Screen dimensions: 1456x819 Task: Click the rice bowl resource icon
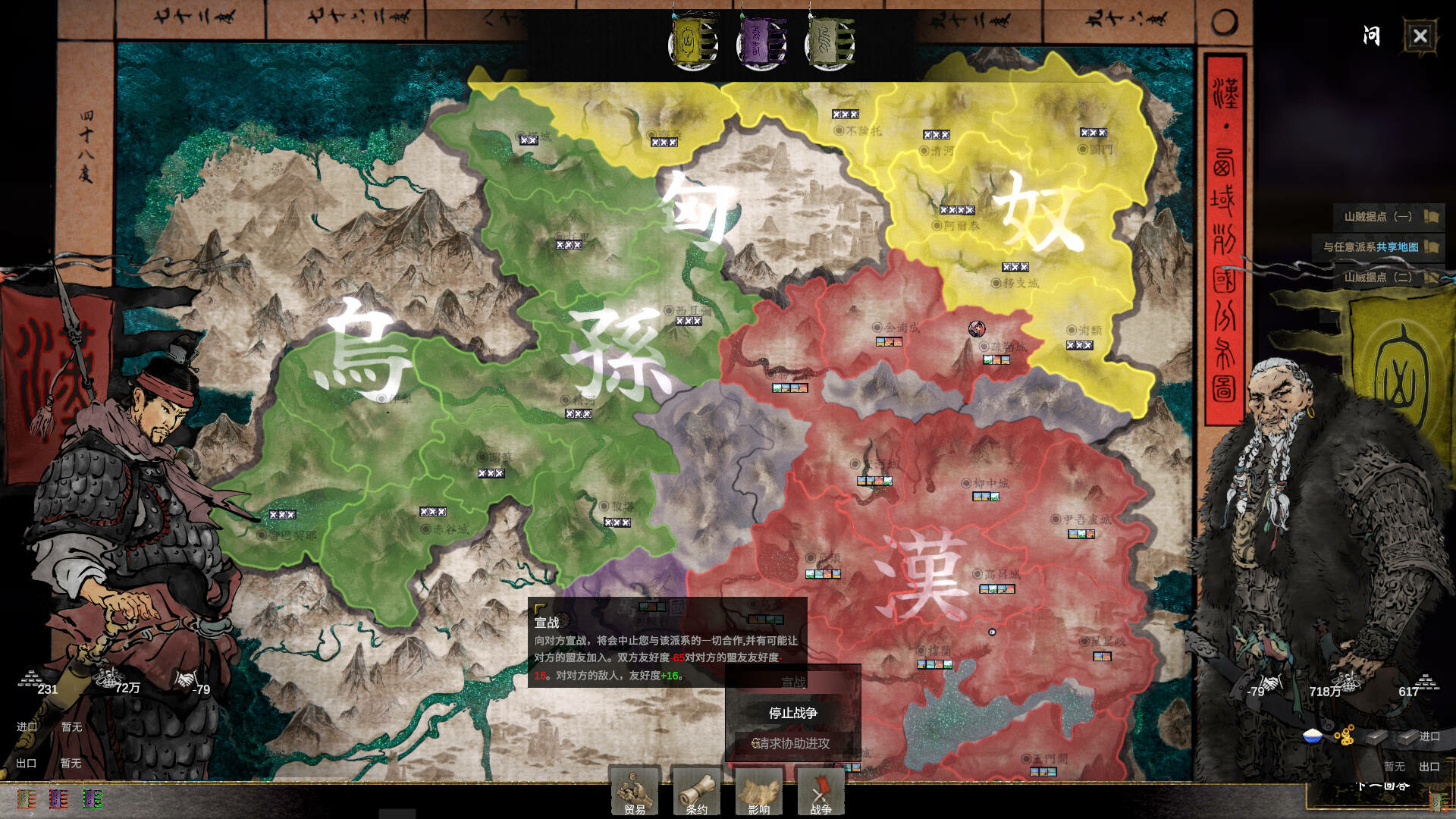coord(1311,734)
